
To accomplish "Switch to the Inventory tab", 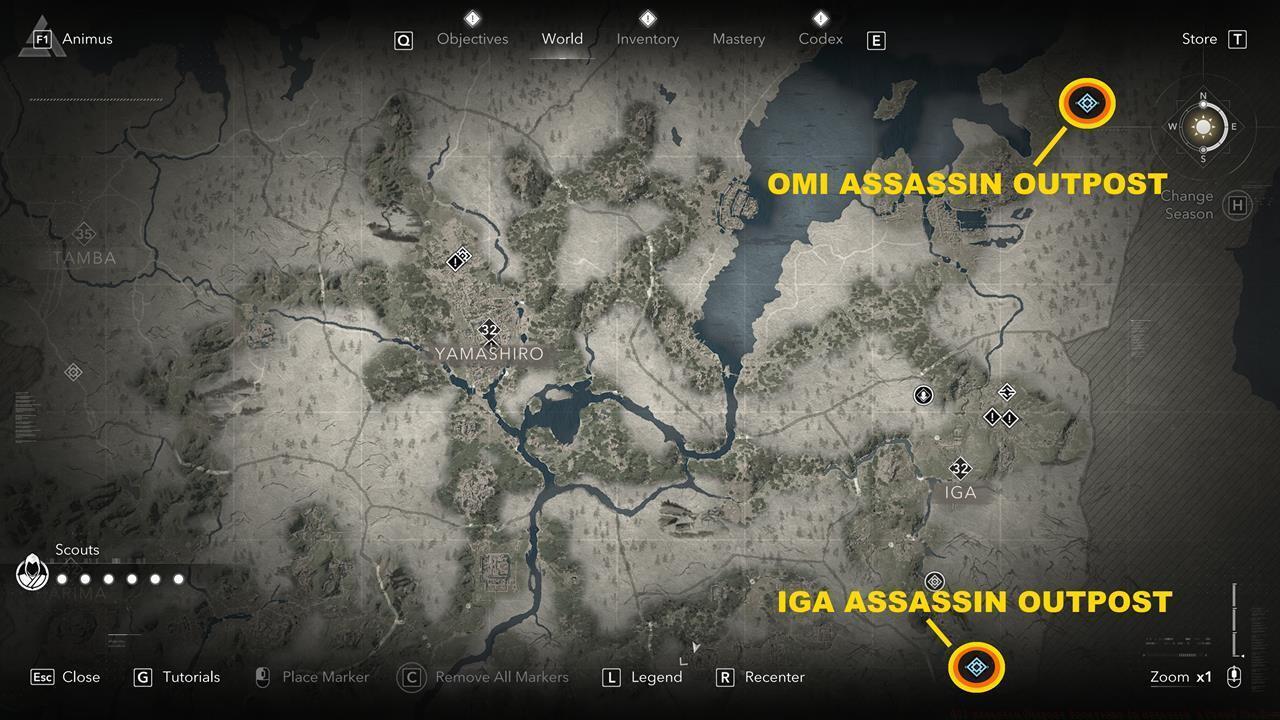I will (x=647, y=39).
